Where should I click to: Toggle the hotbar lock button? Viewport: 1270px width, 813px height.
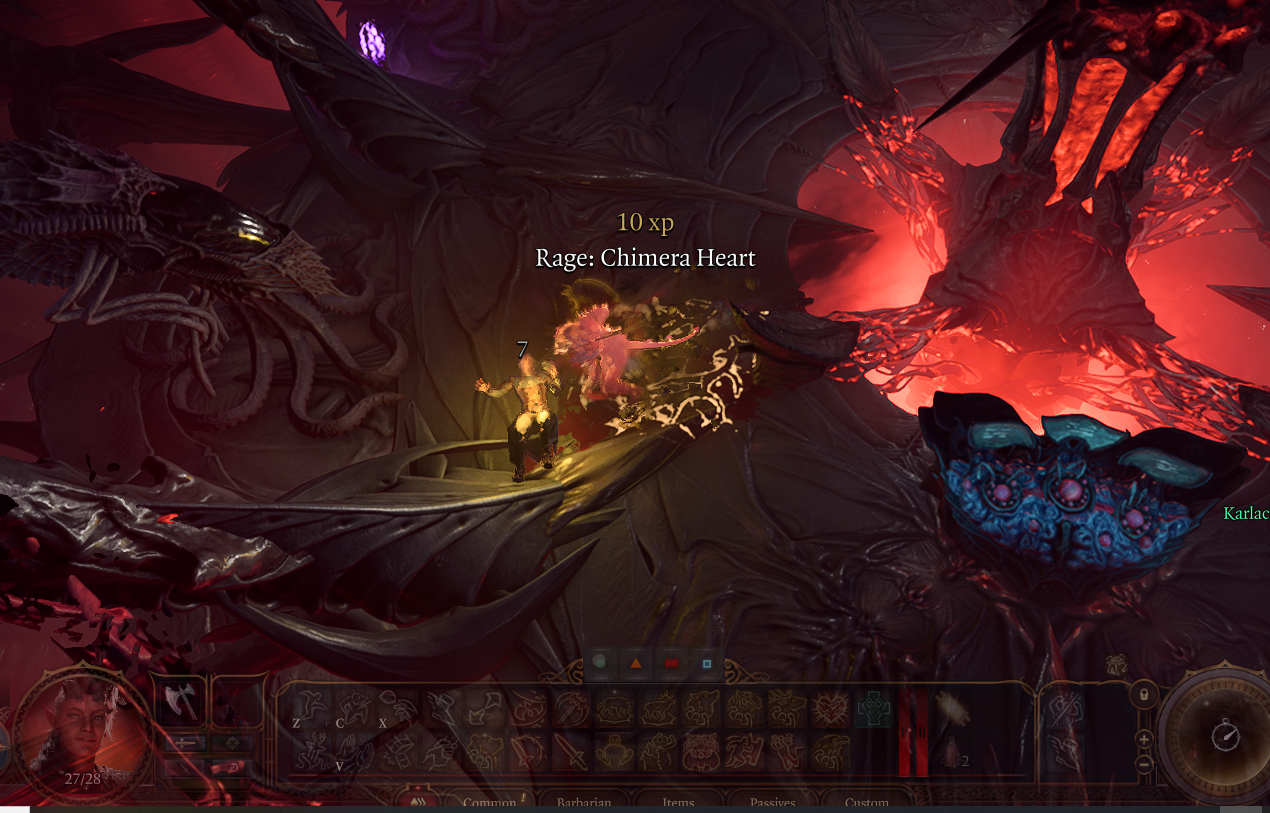click(x=1144, y=693)
